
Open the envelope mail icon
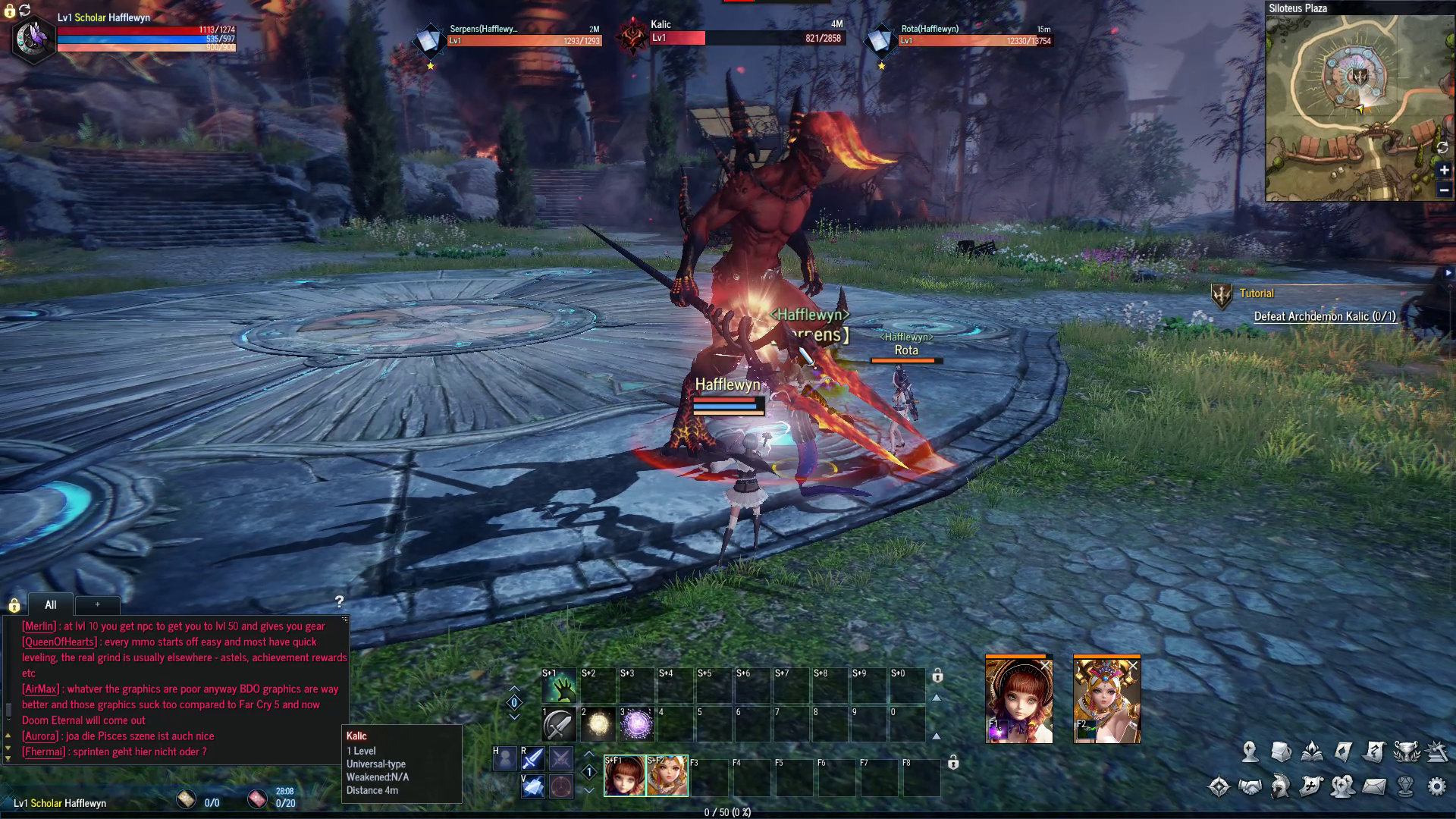point(1374,786)
